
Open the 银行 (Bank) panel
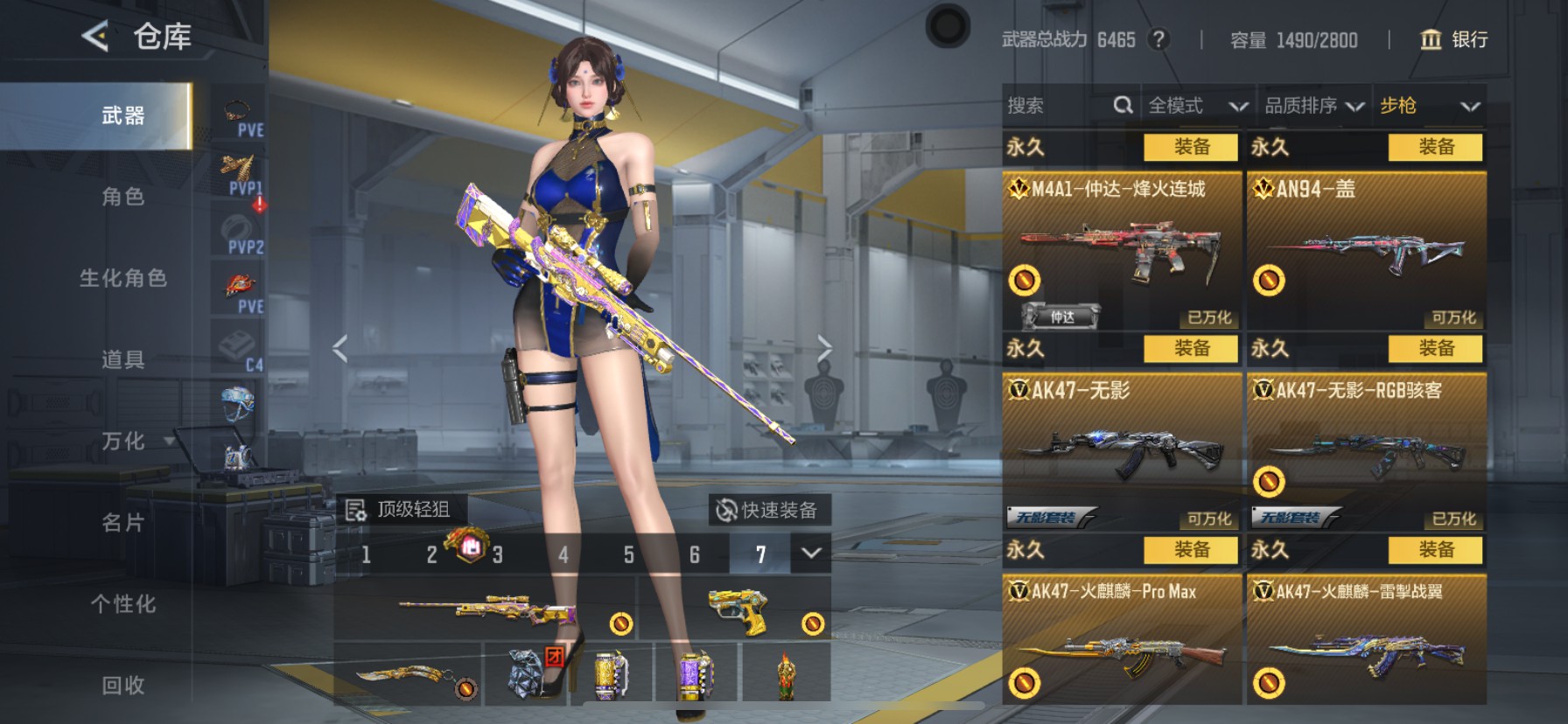[1452, 40]
